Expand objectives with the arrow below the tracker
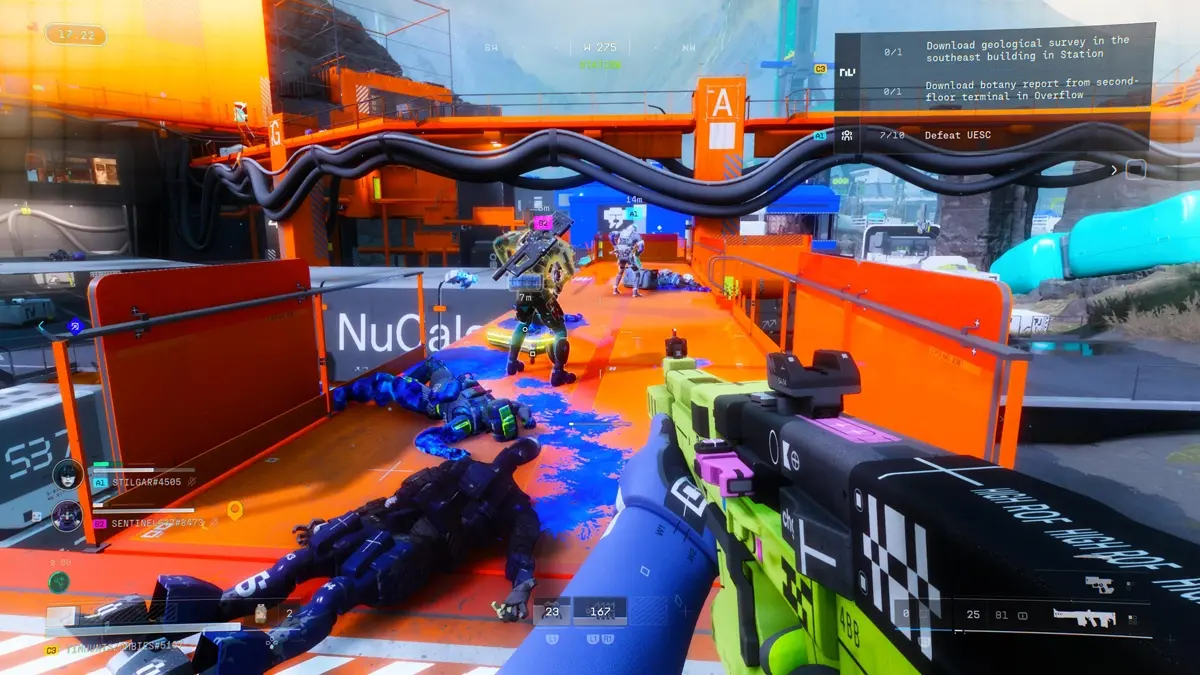 tap(1115, 170)
